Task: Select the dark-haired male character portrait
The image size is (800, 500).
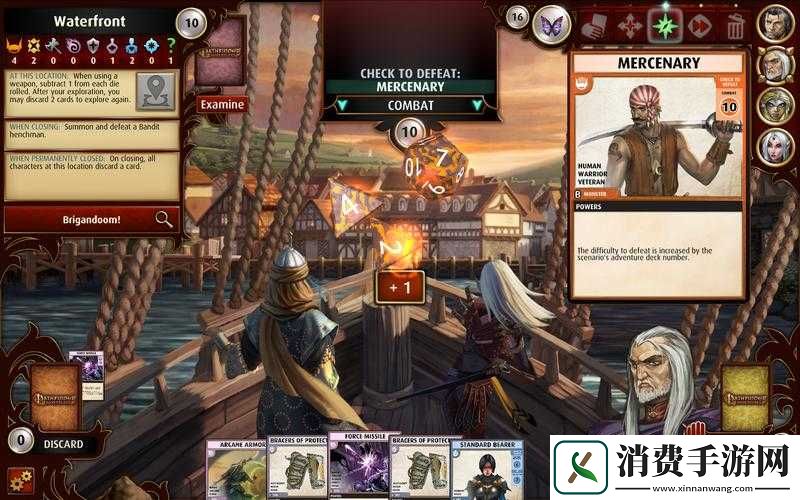Action: 775,24
